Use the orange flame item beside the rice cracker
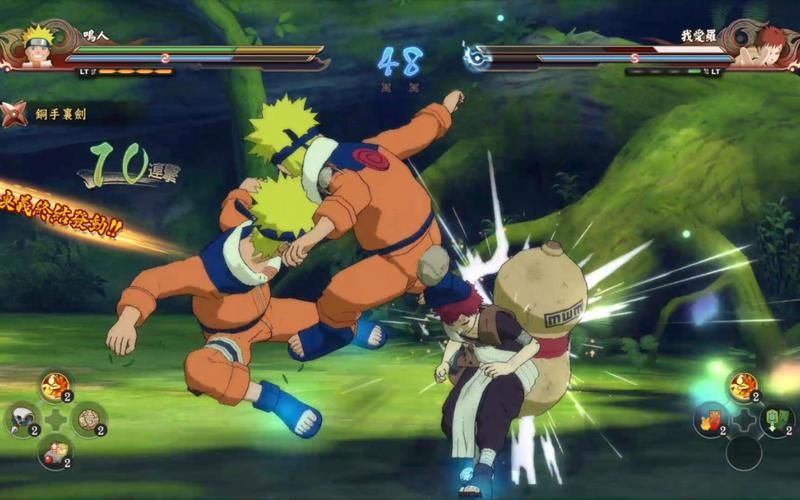Viewport: 800px width, 500px height. click(x=55, y=386)
